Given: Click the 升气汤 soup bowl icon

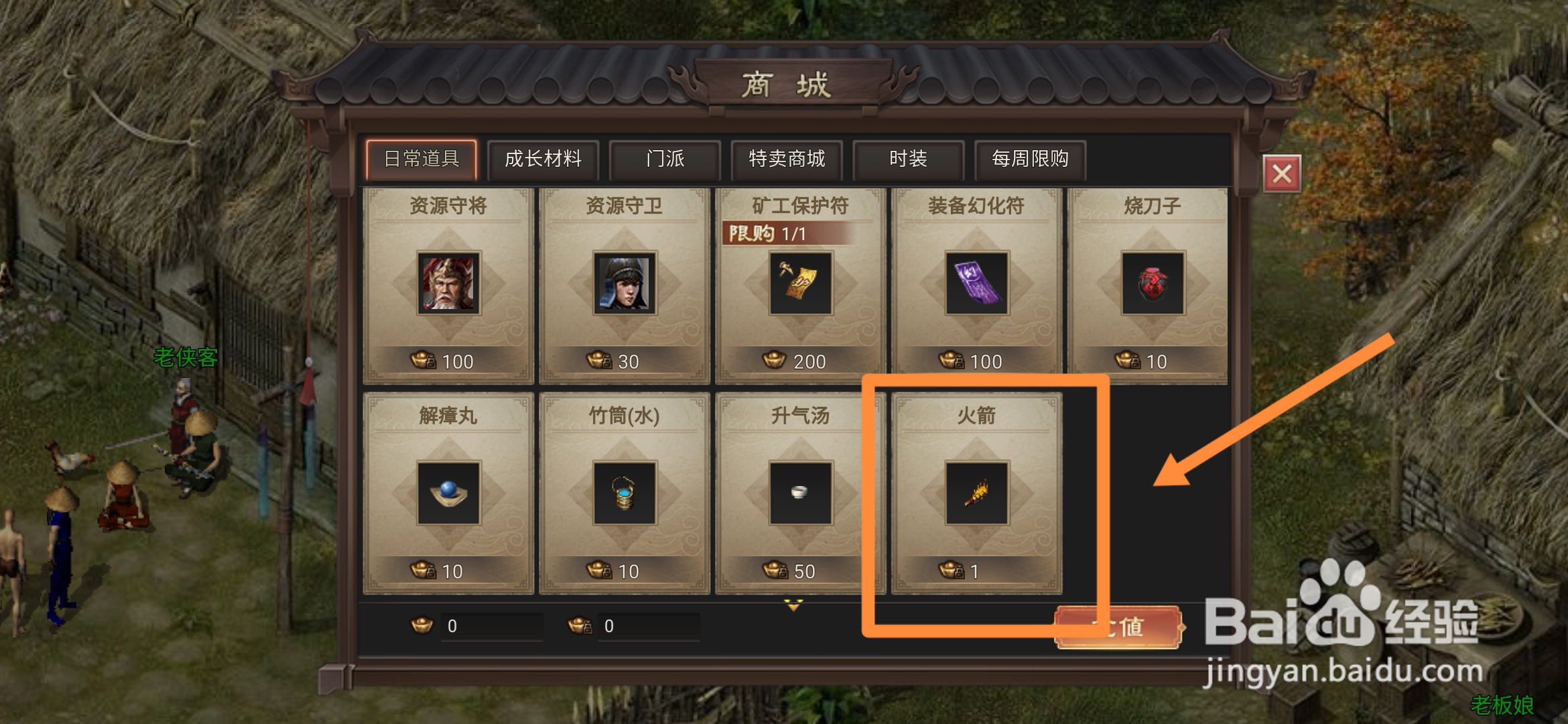Looking at the screenshot, I should tap(801, 494).
